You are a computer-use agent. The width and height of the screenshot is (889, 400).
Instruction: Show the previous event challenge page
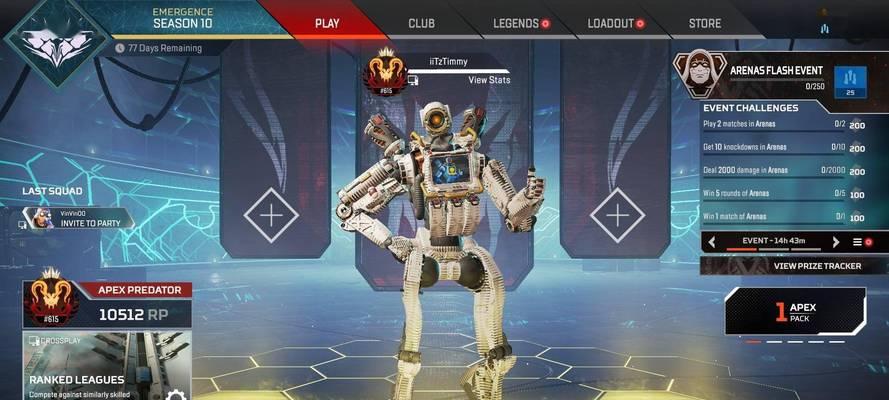(712, 242)
